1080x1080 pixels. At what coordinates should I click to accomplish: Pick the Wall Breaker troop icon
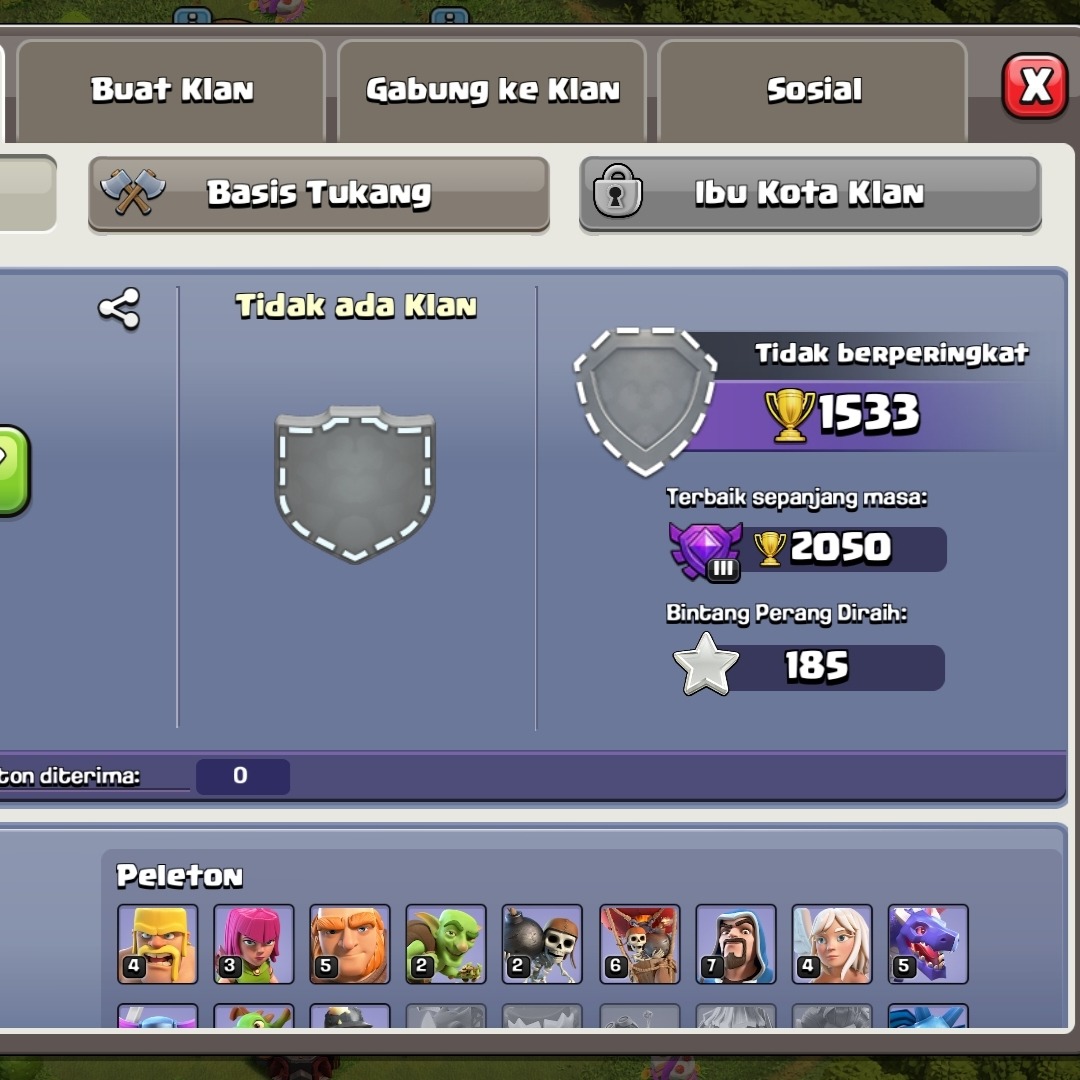(542, 944)
